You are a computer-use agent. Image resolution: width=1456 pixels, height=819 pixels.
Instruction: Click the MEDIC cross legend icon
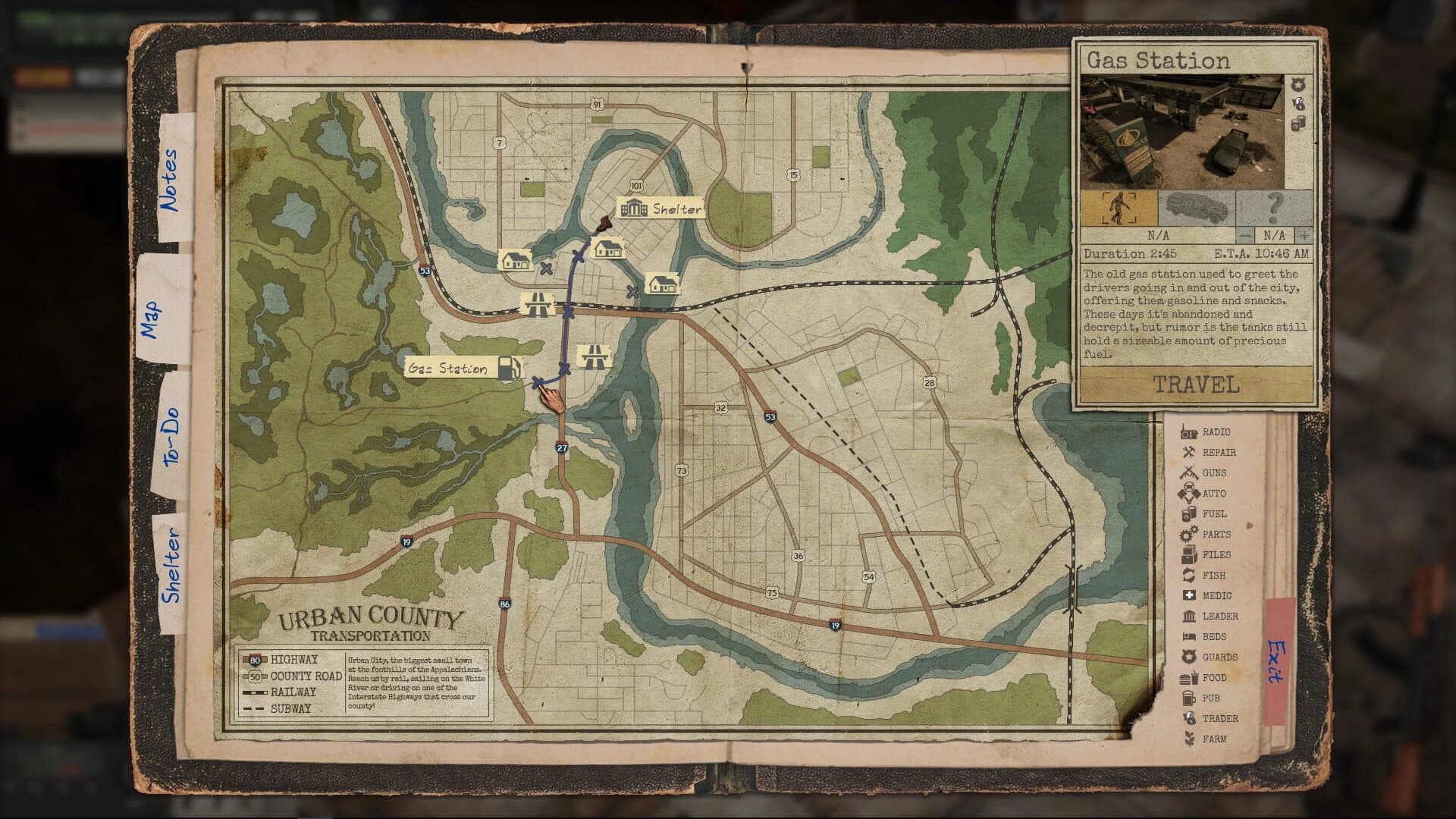tap(1188, 595)
